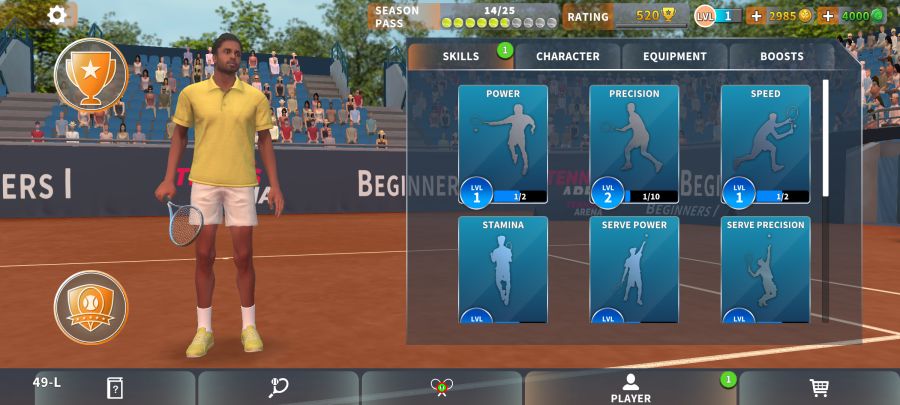Switch to the Skills tab
The image size is (900, 405).
click(x=461, y=57)
